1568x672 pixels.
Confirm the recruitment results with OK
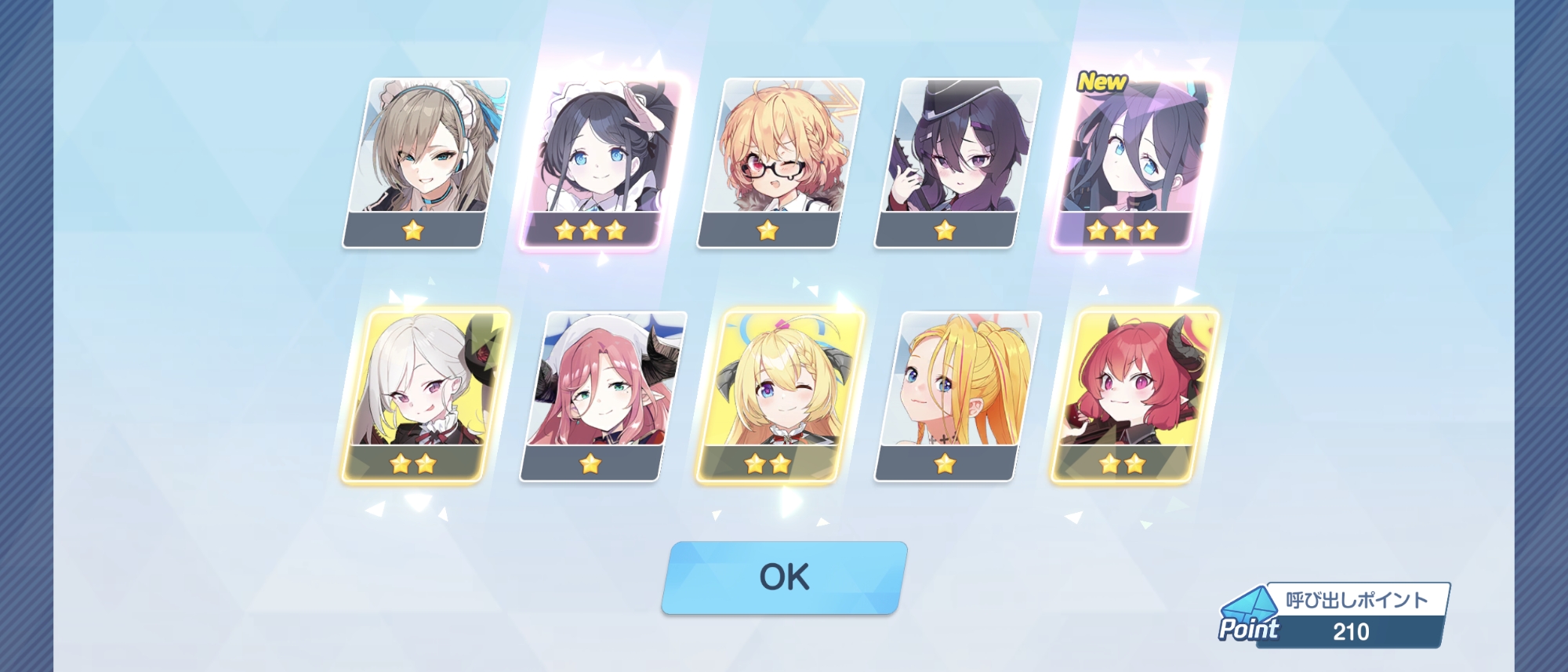click(x=784, y=578)
